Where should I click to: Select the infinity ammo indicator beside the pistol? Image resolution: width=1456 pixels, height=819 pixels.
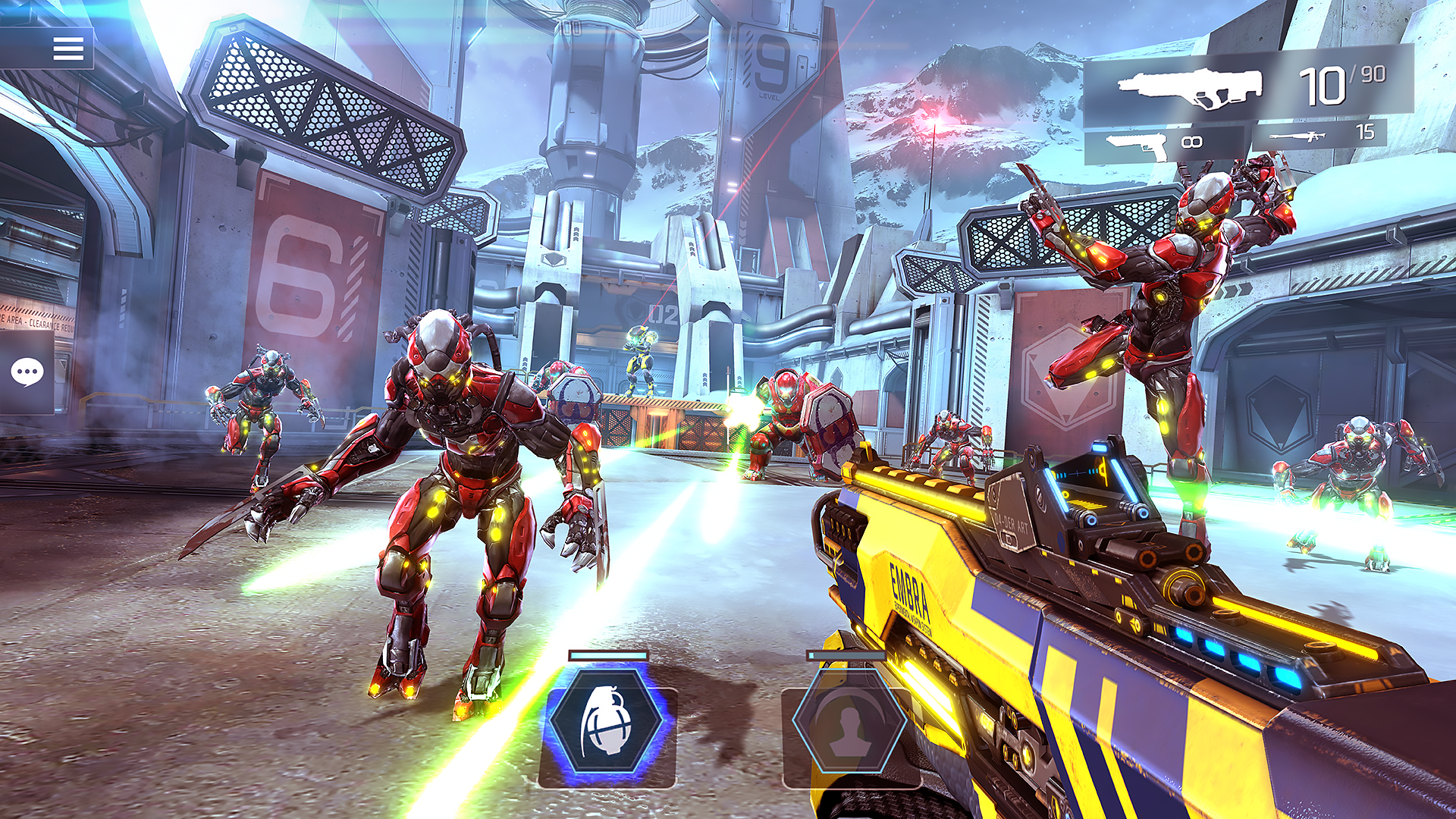[1191, 140]
